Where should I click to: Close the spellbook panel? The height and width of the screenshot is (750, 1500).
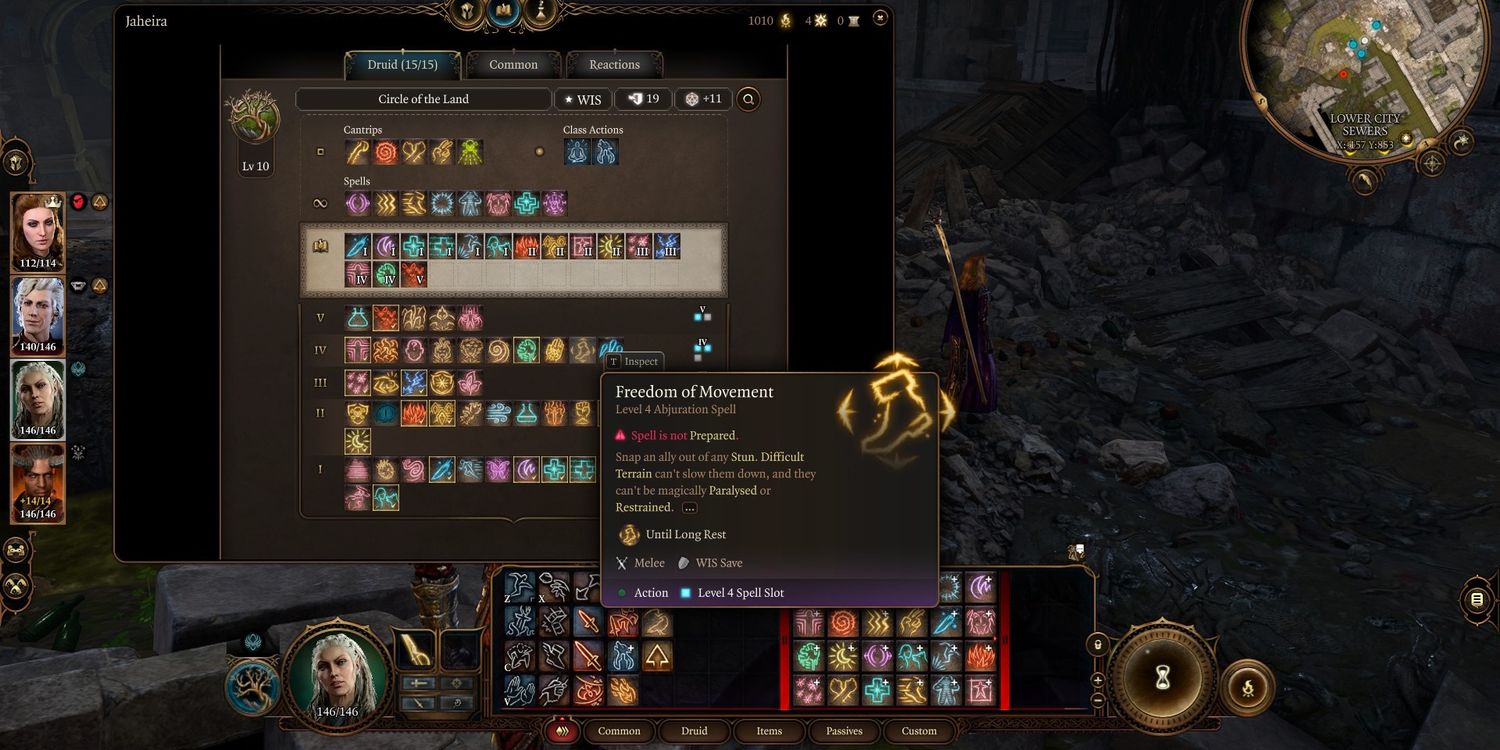879,18
